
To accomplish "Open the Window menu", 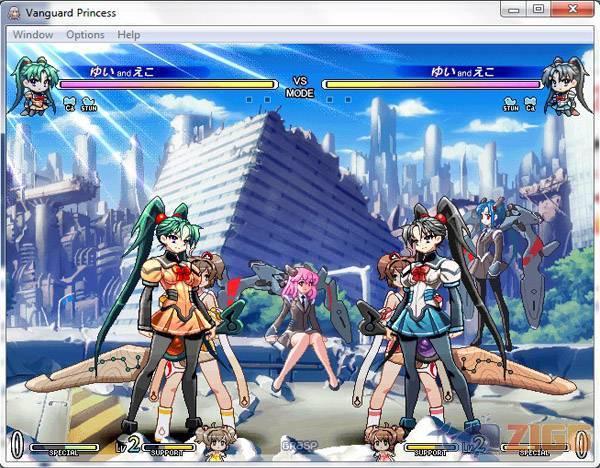I will click(33, 34).
